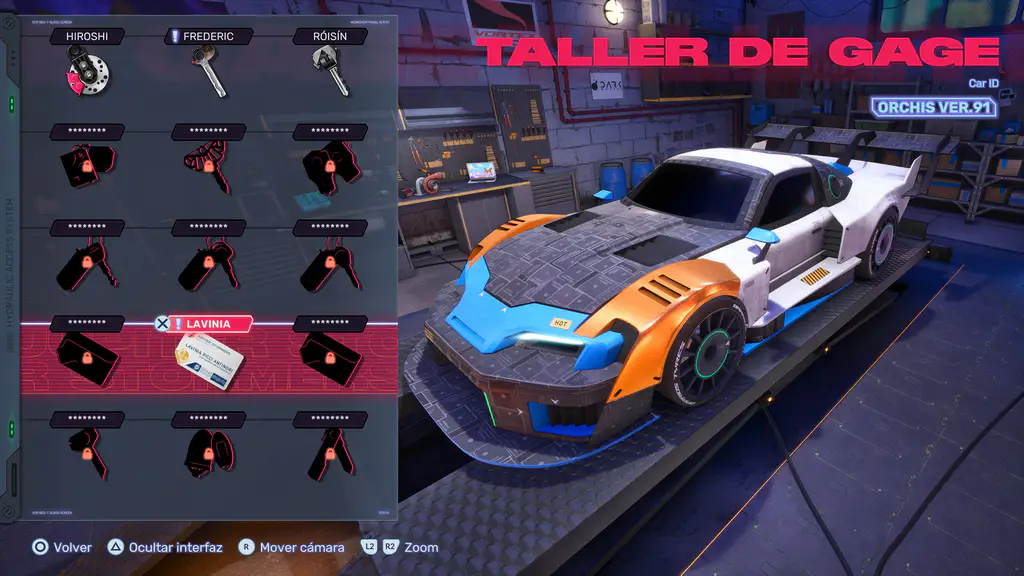Select Lavinia's business card item
1024x576 pixels.
pos(211,362)
